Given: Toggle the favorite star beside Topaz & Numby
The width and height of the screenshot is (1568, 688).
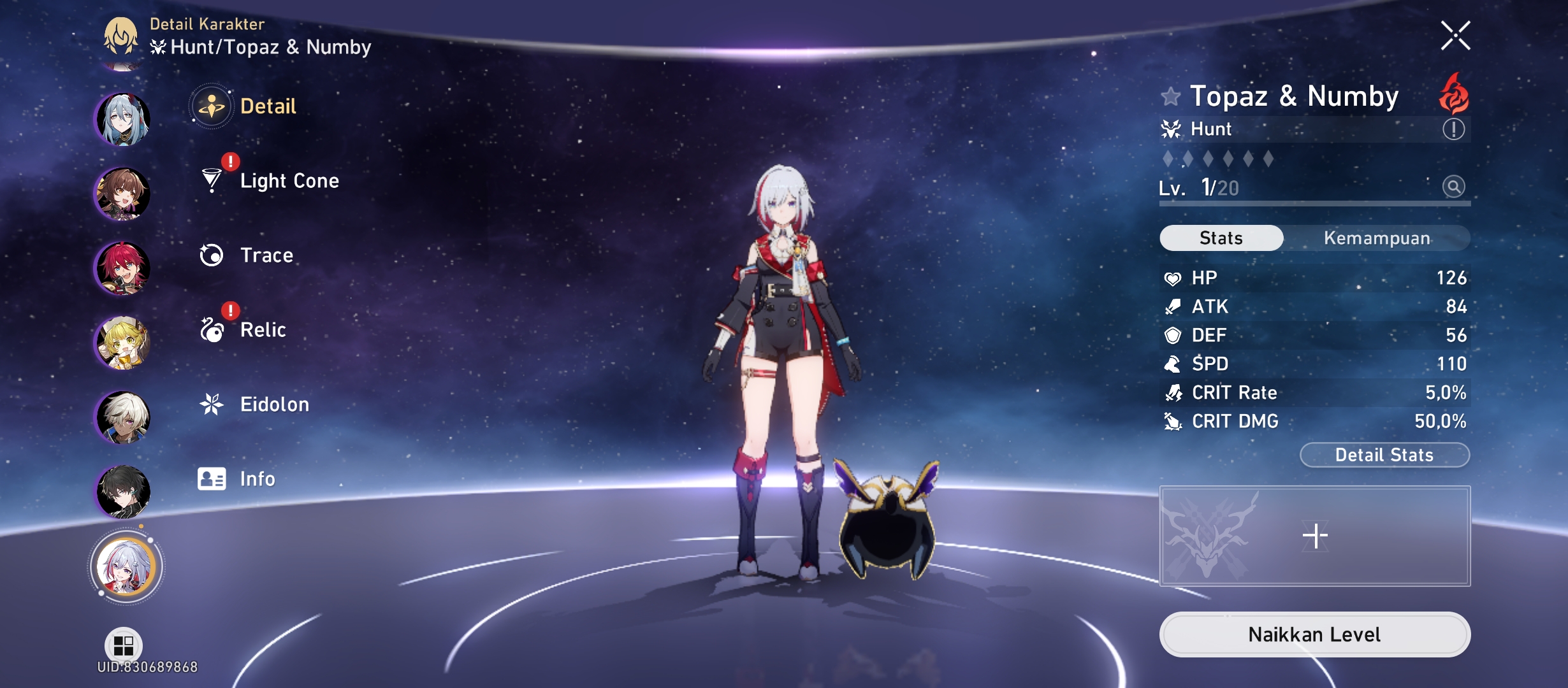Looking at the screenshot, I should (1170, 97).
